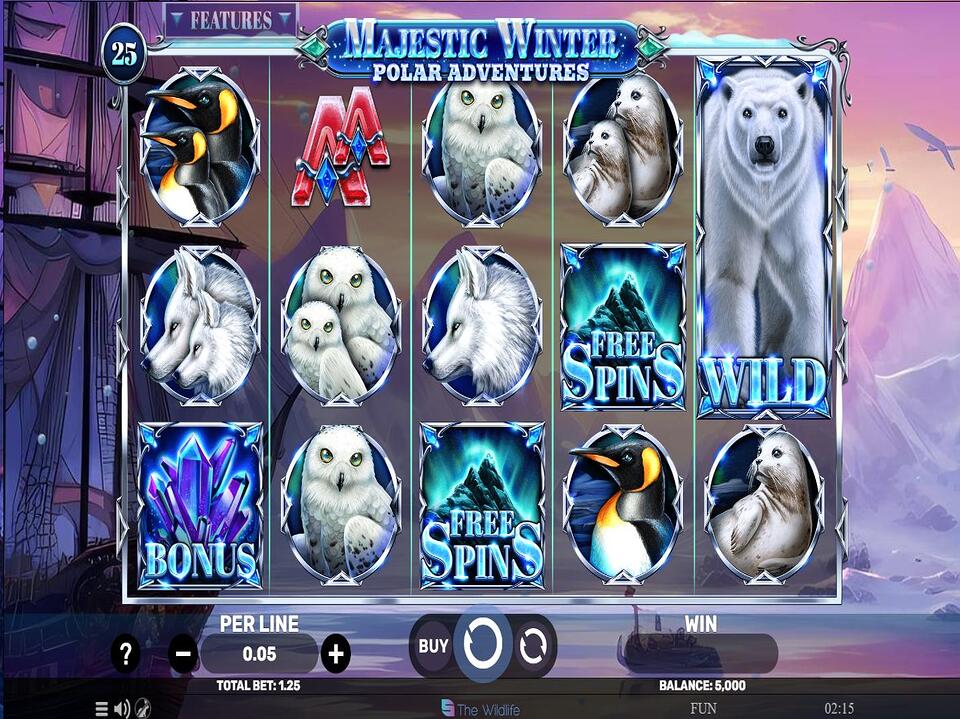
Task: Click the round icon beside the speaker
Action: point(143,709)
